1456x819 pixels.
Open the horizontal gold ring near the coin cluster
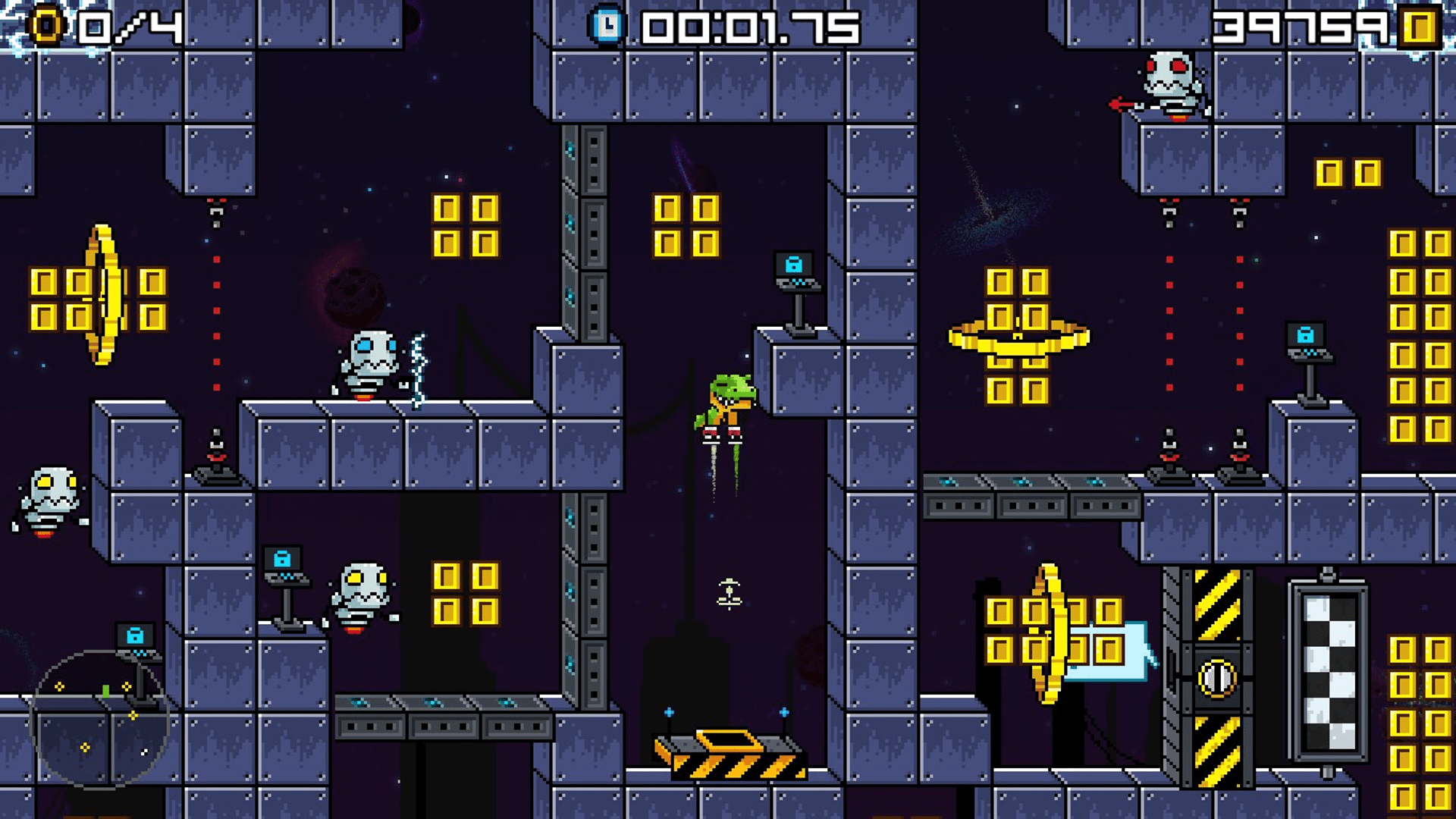(1018, 337)
